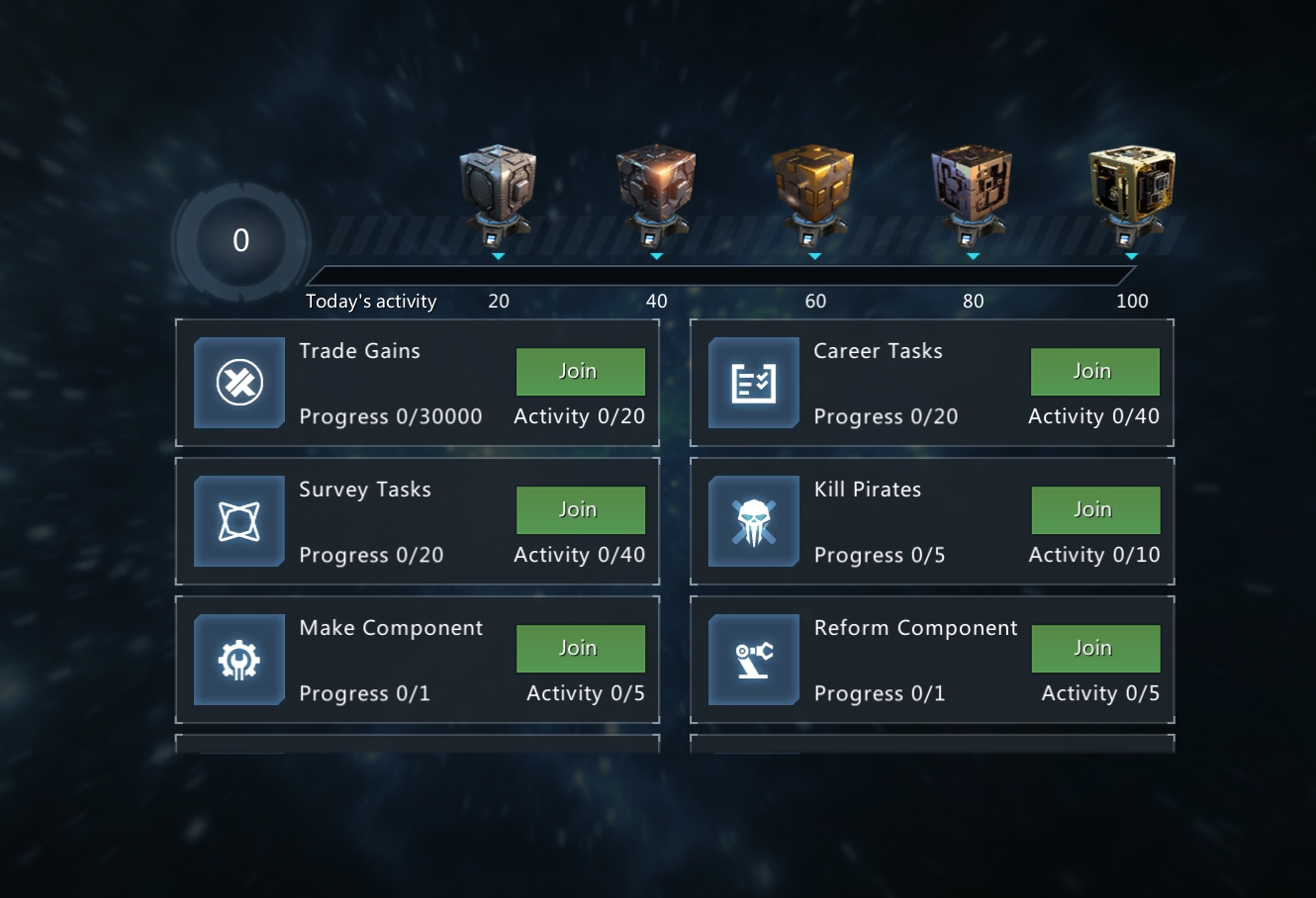The height and width of the screenshot is (898, 1316).
Task: Join the Career Tasks activity
Action: point(1094,372)
